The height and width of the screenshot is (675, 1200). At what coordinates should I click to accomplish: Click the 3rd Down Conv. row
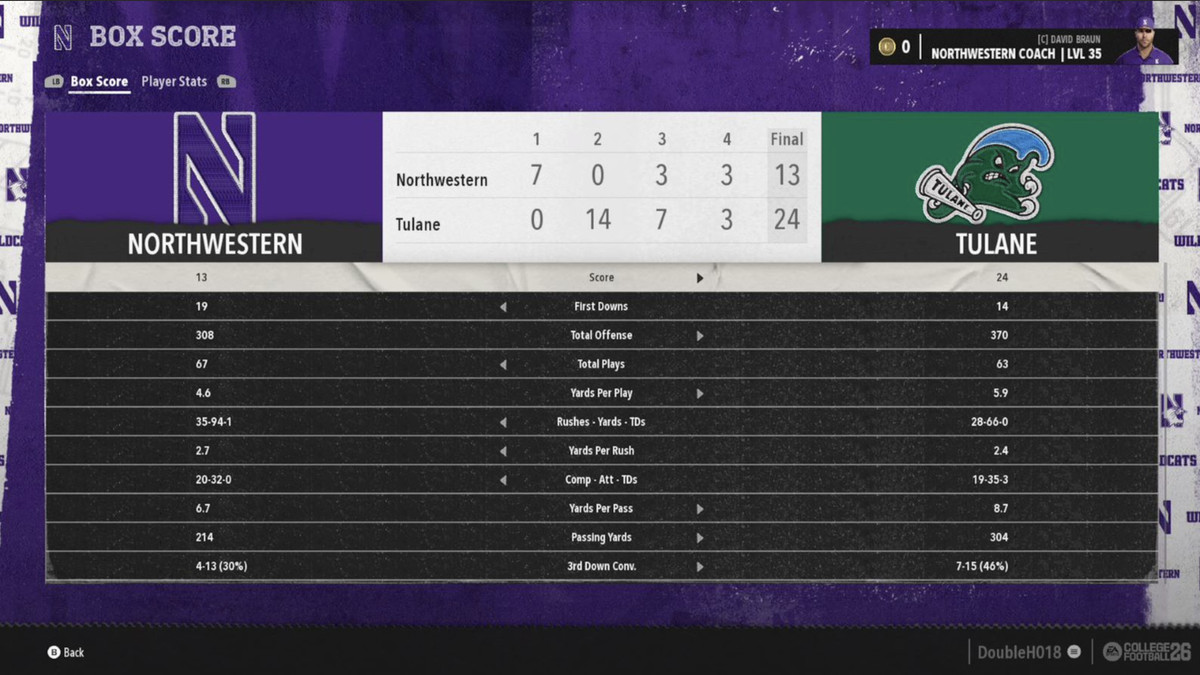tap(601, 567)
